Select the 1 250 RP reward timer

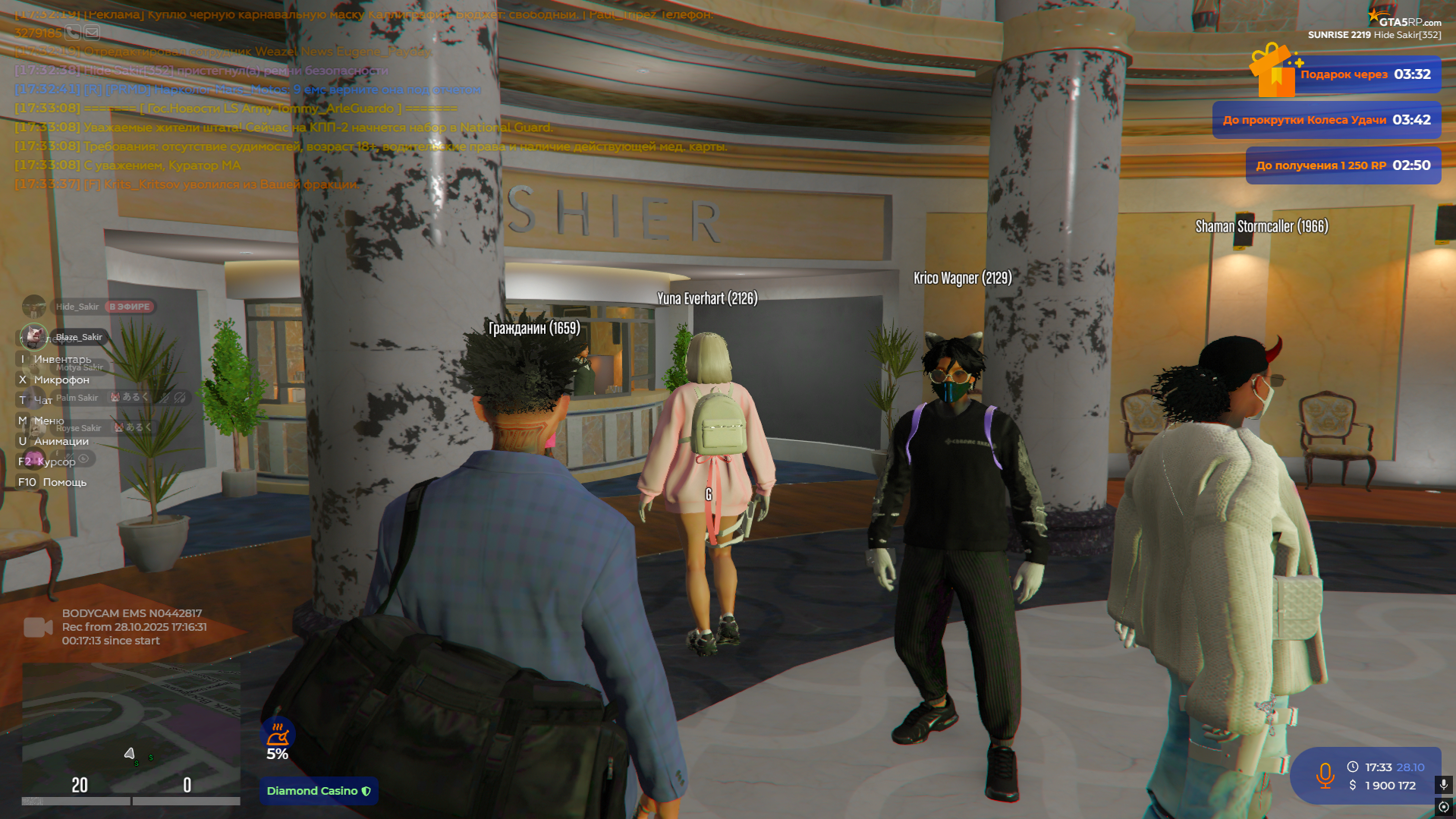tap(1343, 165)
